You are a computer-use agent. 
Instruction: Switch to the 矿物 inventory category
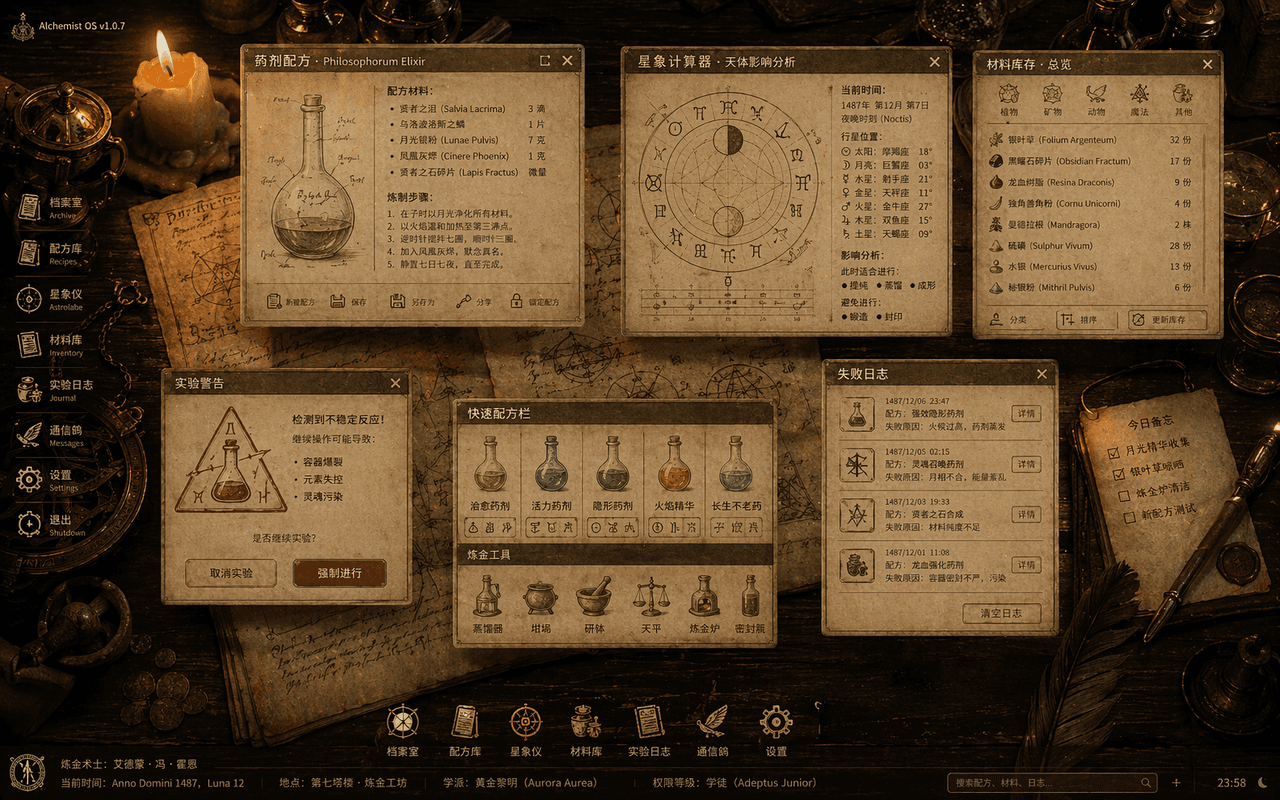point(1052,99)
